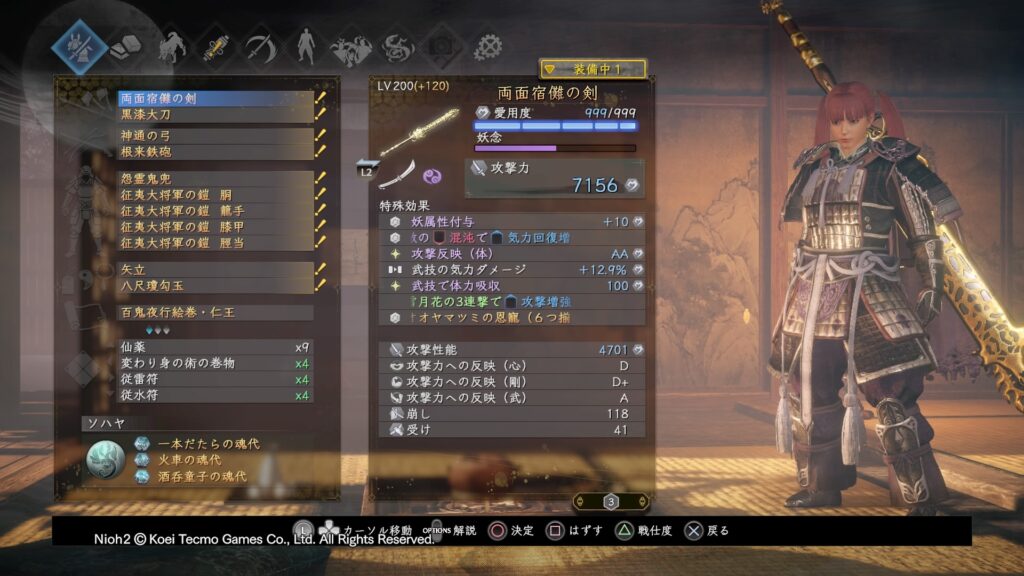Viewport: 1024px width, 576px height.
Task: Select the 矢立 accessory slot
Action: point(215,269)
